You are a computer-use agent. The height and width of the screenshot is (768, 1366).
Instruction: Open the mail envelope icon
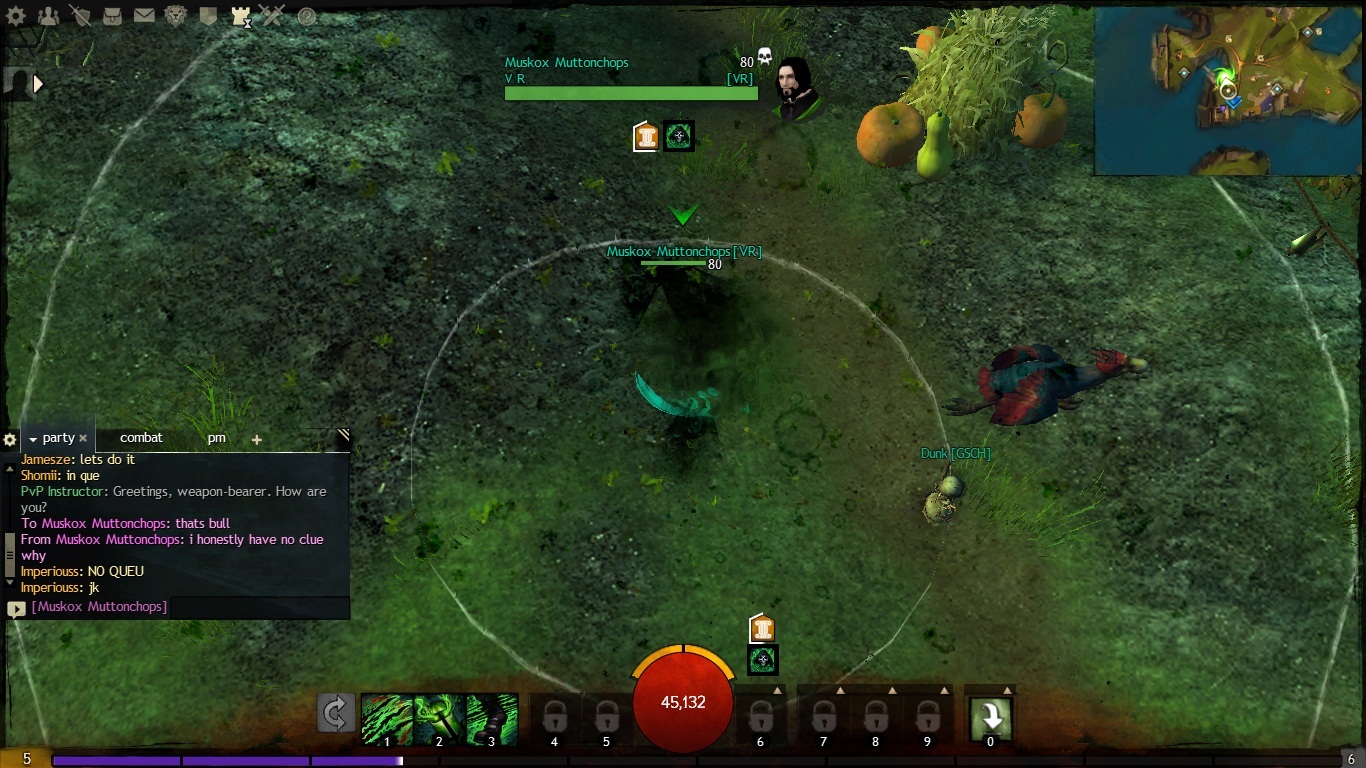click(144, 16)
